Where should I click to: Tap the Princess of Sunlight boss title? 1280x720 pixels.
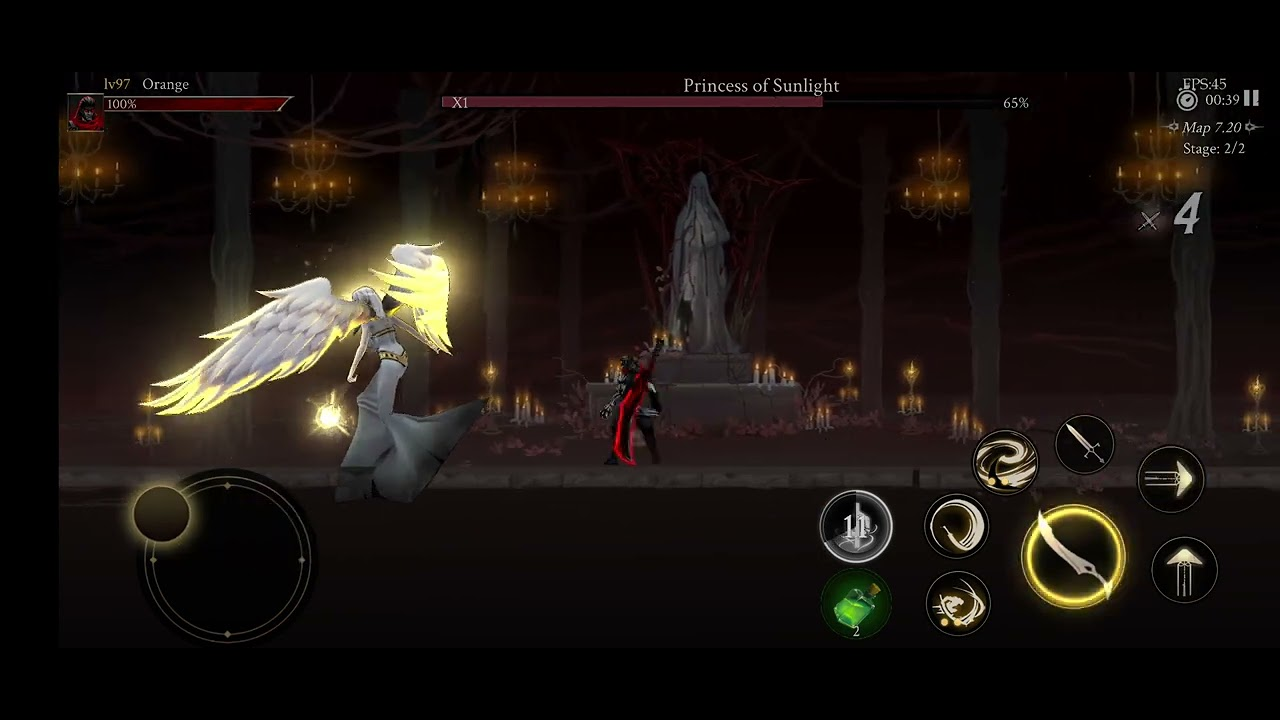[761, 86]
